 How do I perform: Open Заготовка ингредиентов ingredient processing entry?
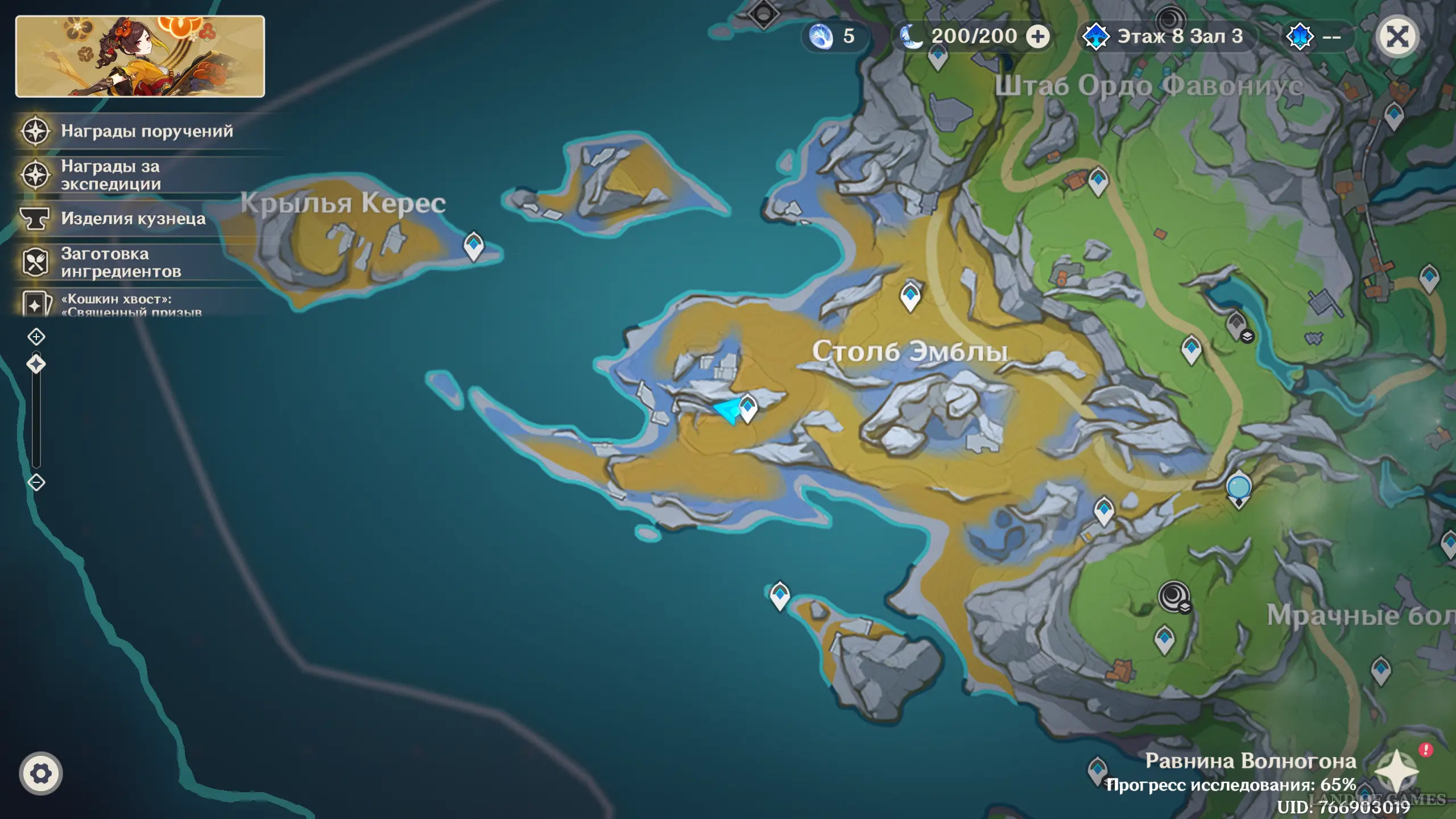[121, 263]
